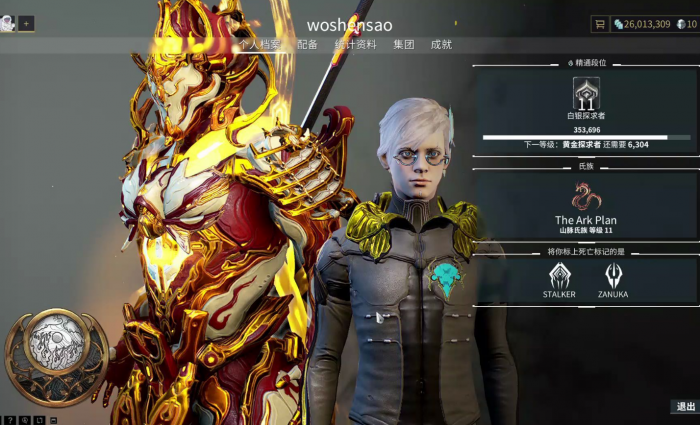Open the 个人档案 profile tab

tap(260, 45)
